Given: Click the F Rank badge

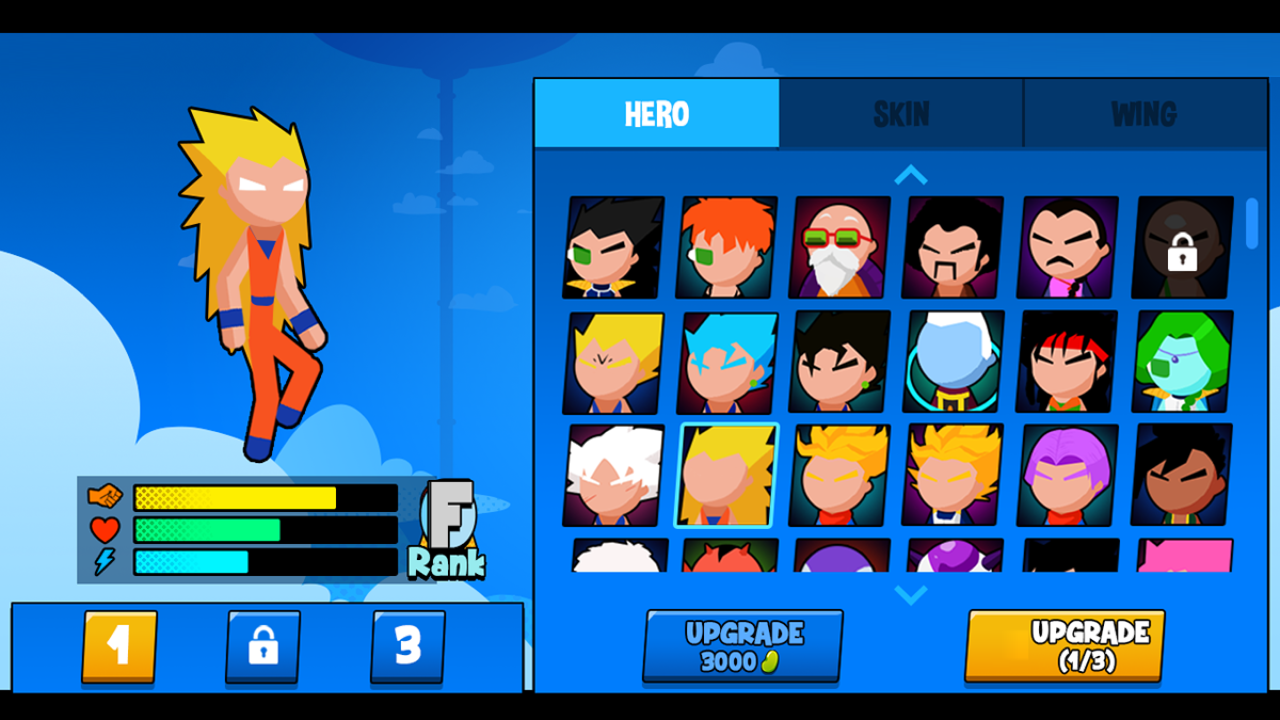Looking at the screenshot, I should click(x=450, y=530).
